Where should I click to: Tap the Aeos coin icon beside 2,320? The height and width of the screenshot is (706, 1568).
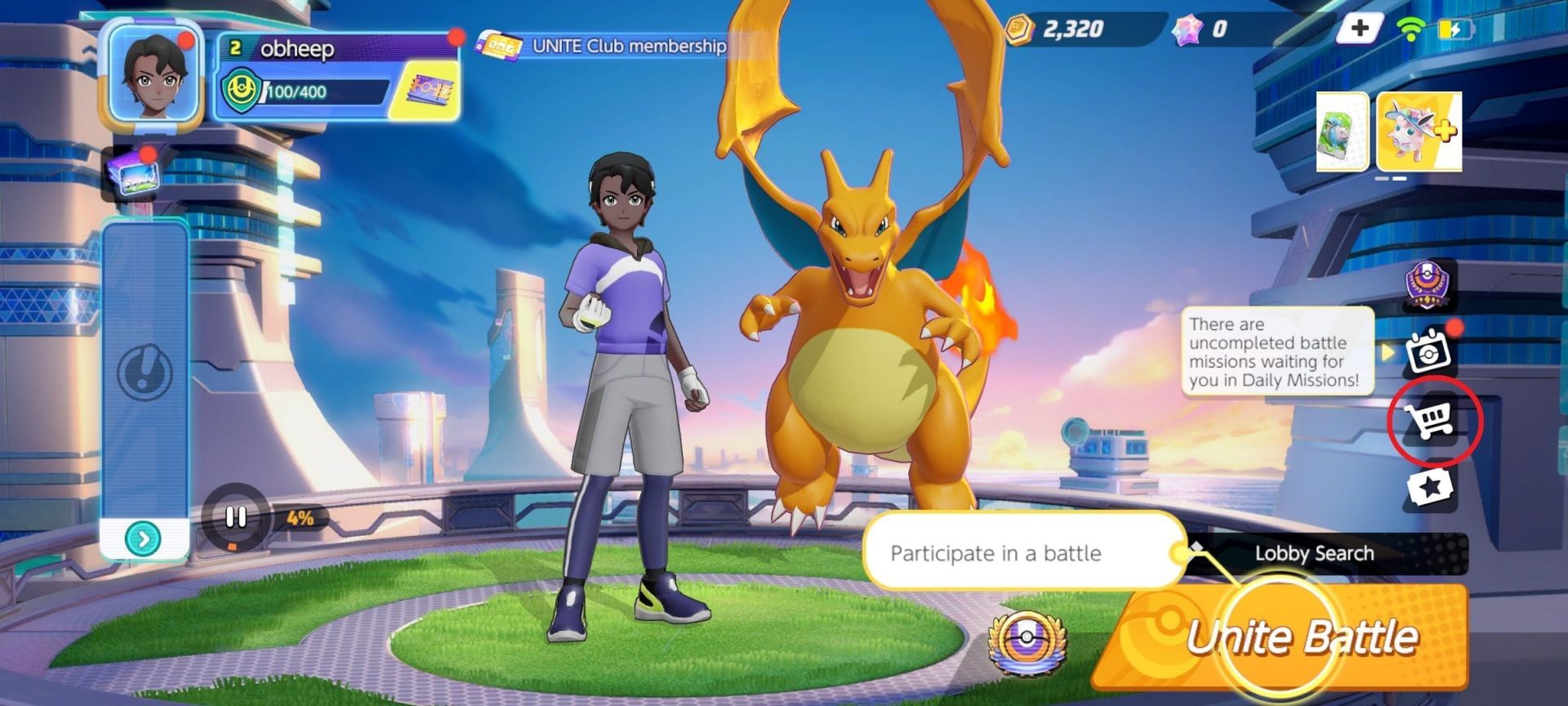[1020, 27]
